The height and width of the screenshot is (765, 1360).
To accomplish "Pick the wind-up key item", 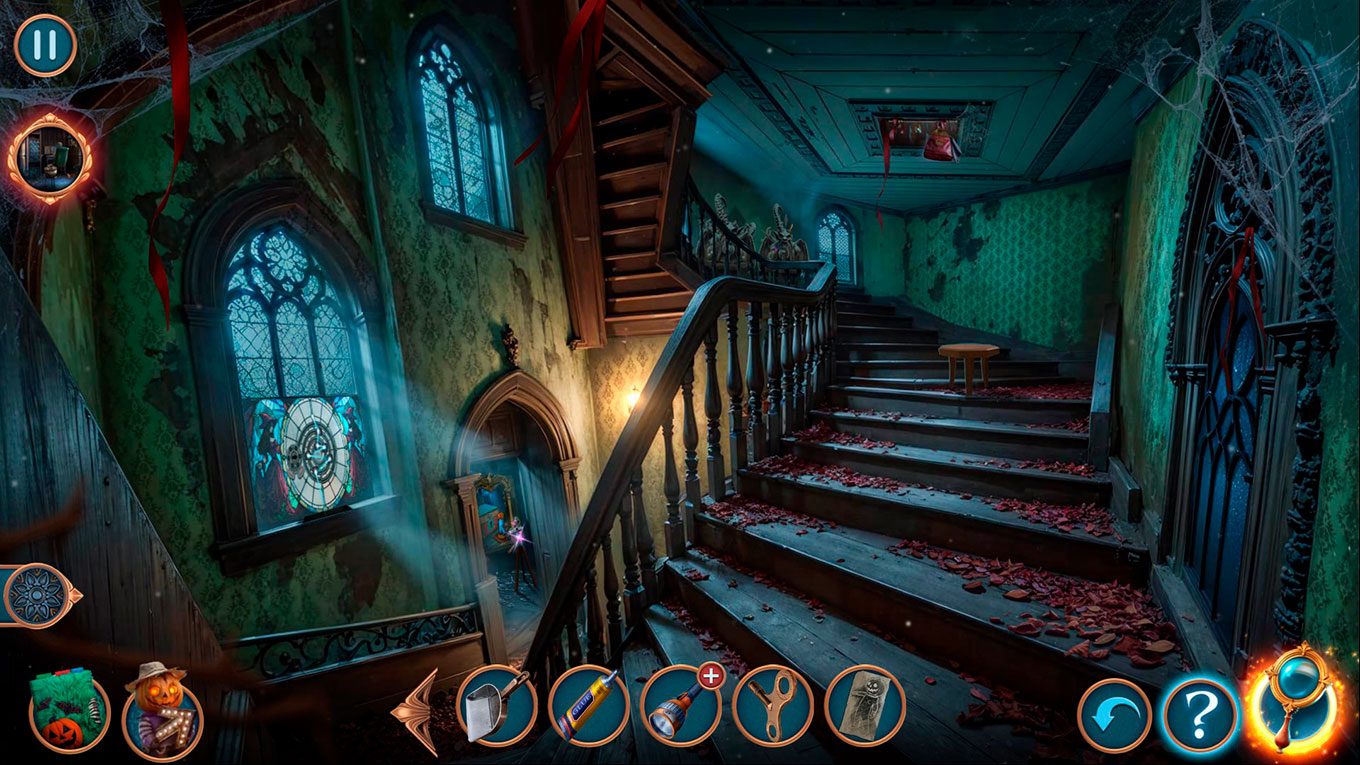I will point(773,706).
